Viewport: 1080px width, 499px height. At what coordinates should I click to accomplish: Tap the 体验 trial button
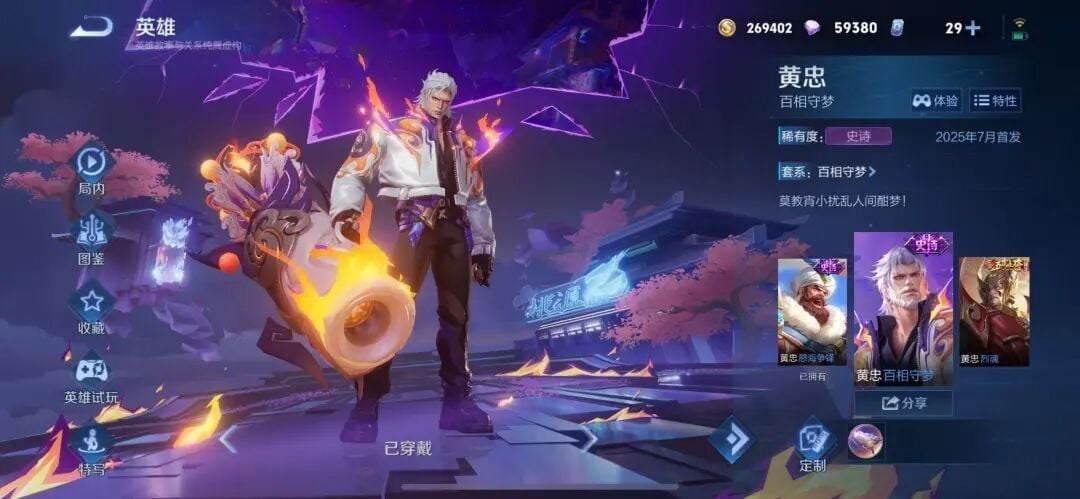[x=935, y=100]
